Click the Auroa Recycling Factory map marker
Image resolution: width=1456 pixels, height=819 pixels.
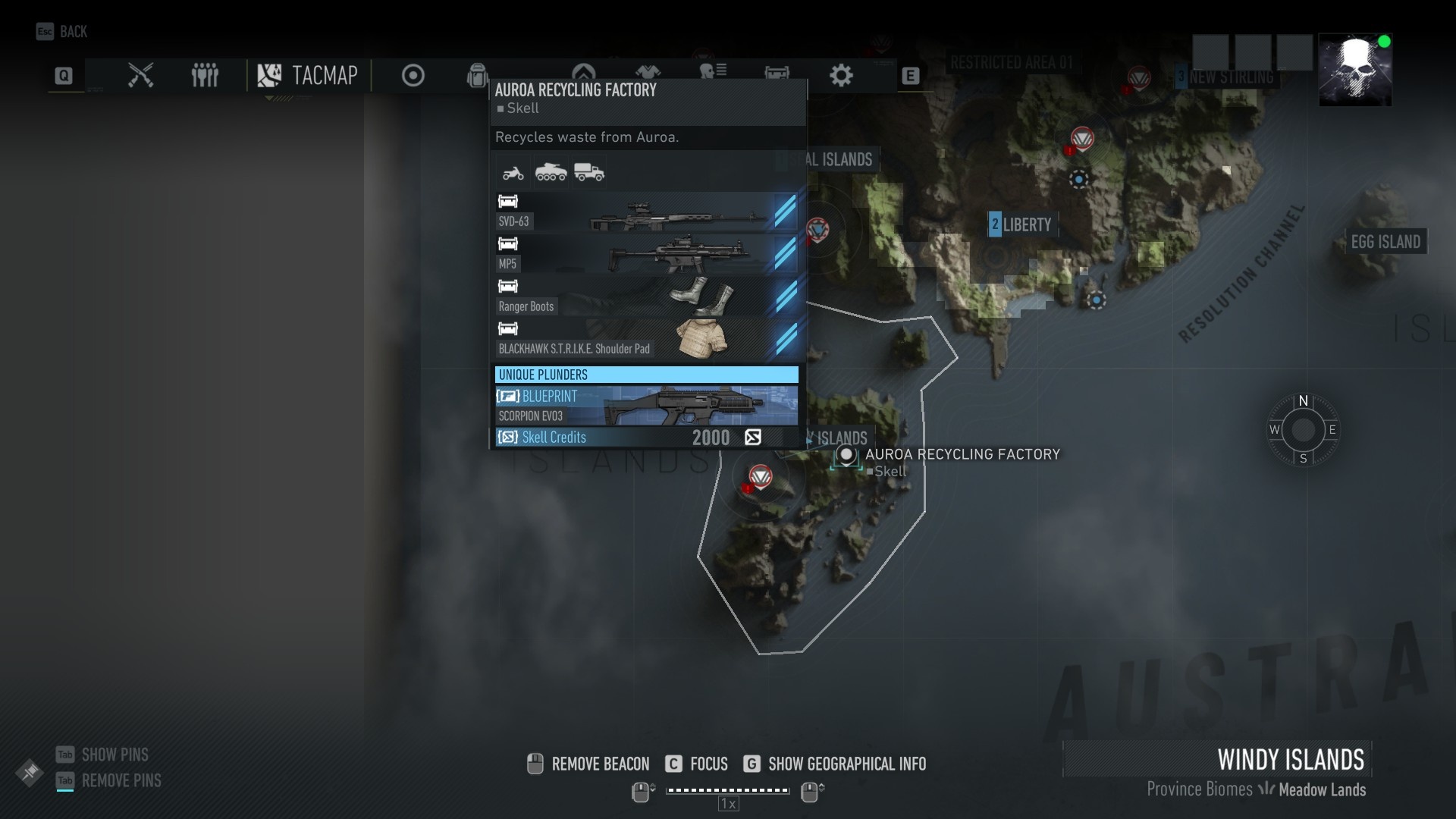click(846, 455)
